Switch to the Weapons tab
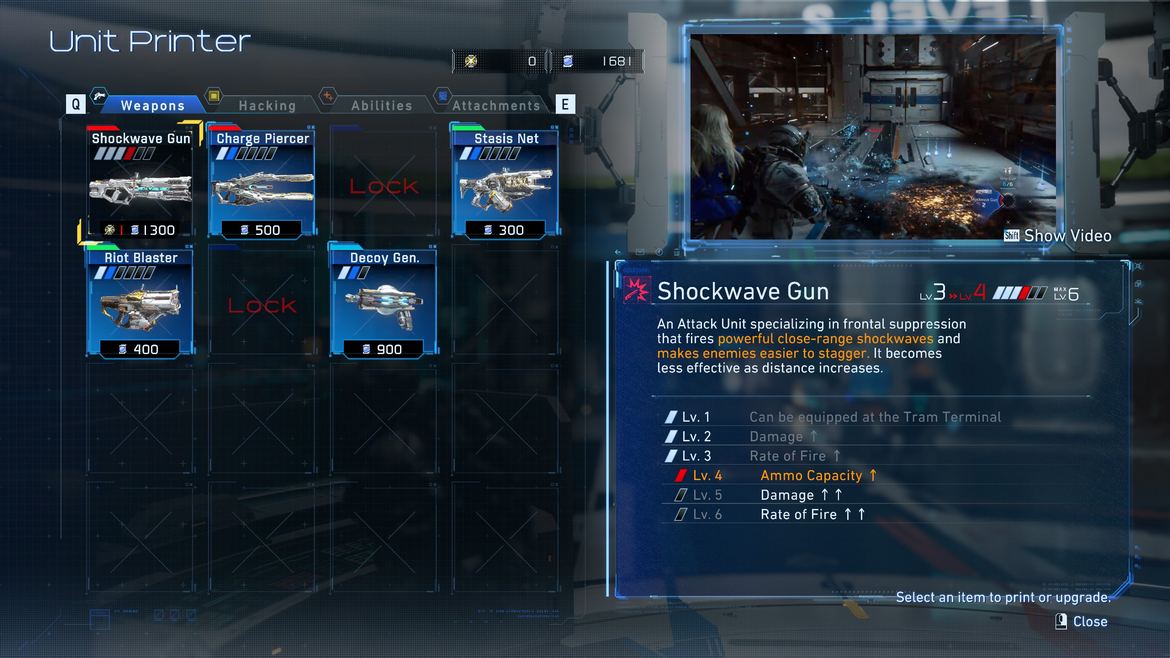This screenshot has height=658, width=1170. [151, 105]
